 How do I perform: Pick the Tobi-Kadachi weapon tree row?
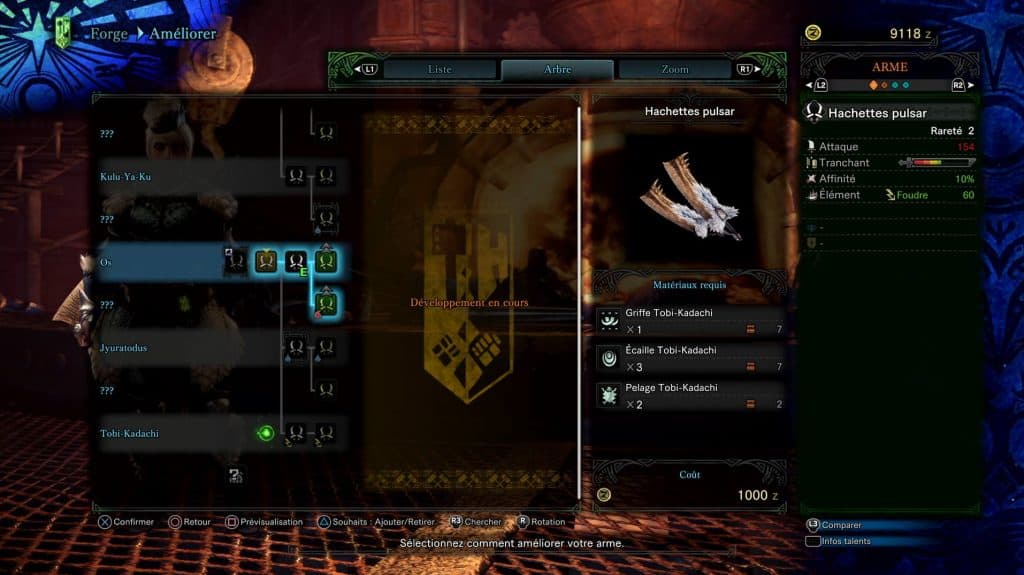point(129,433)
